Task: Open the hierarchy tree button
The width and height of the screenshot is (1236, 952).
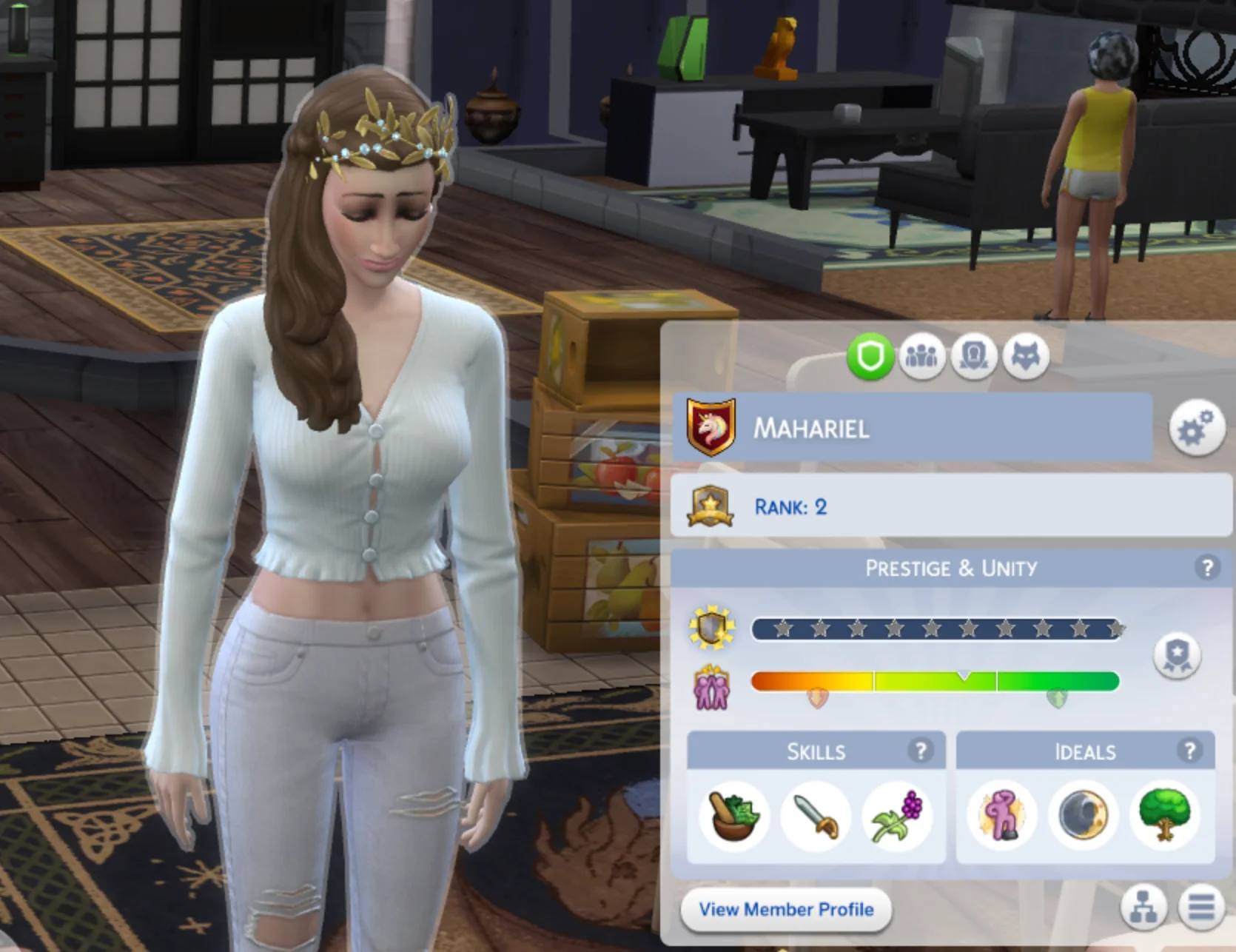Action: point(1143,907)
